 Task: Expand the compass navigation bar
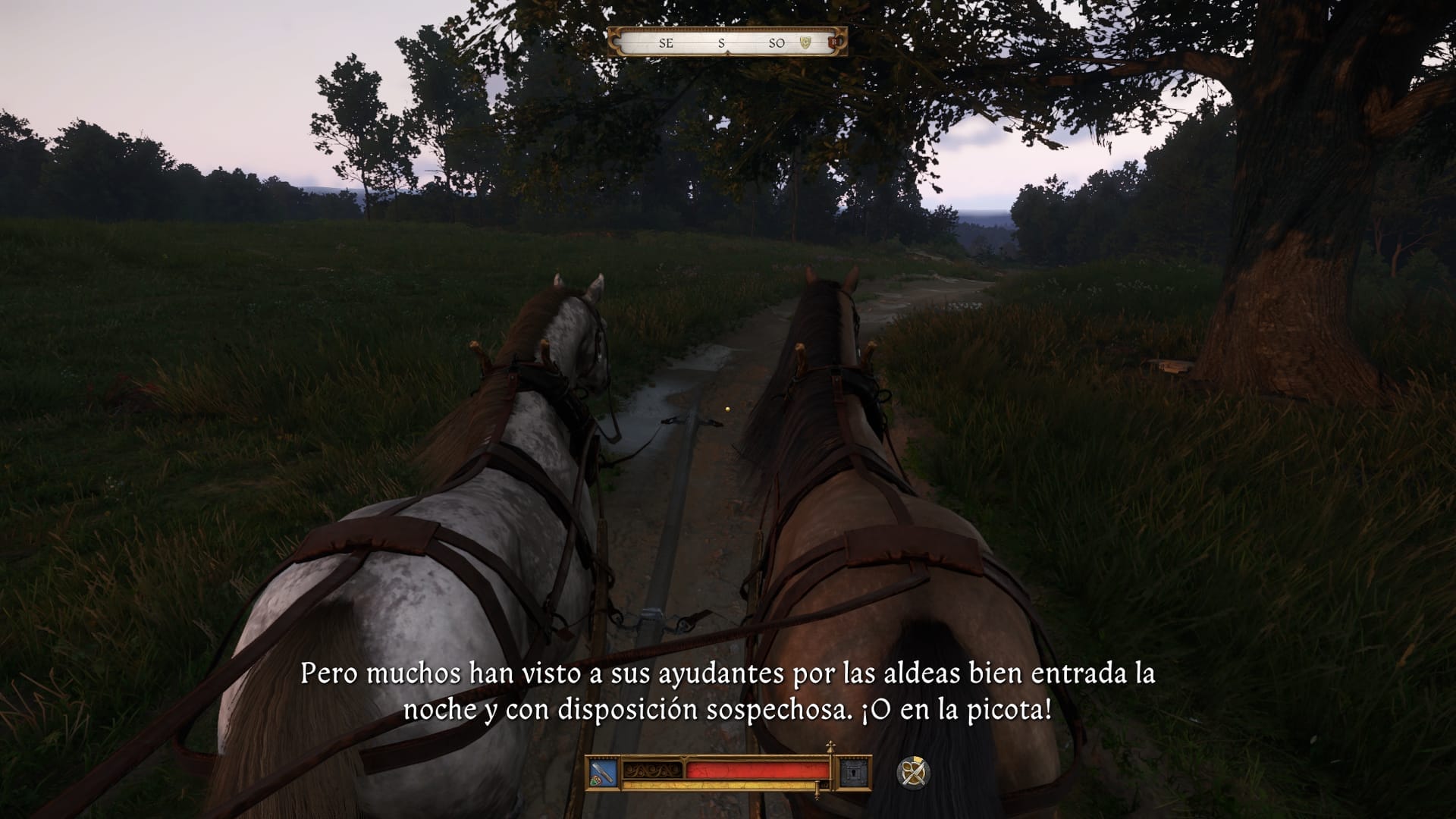pyautogui.click(x=728, y=43)
